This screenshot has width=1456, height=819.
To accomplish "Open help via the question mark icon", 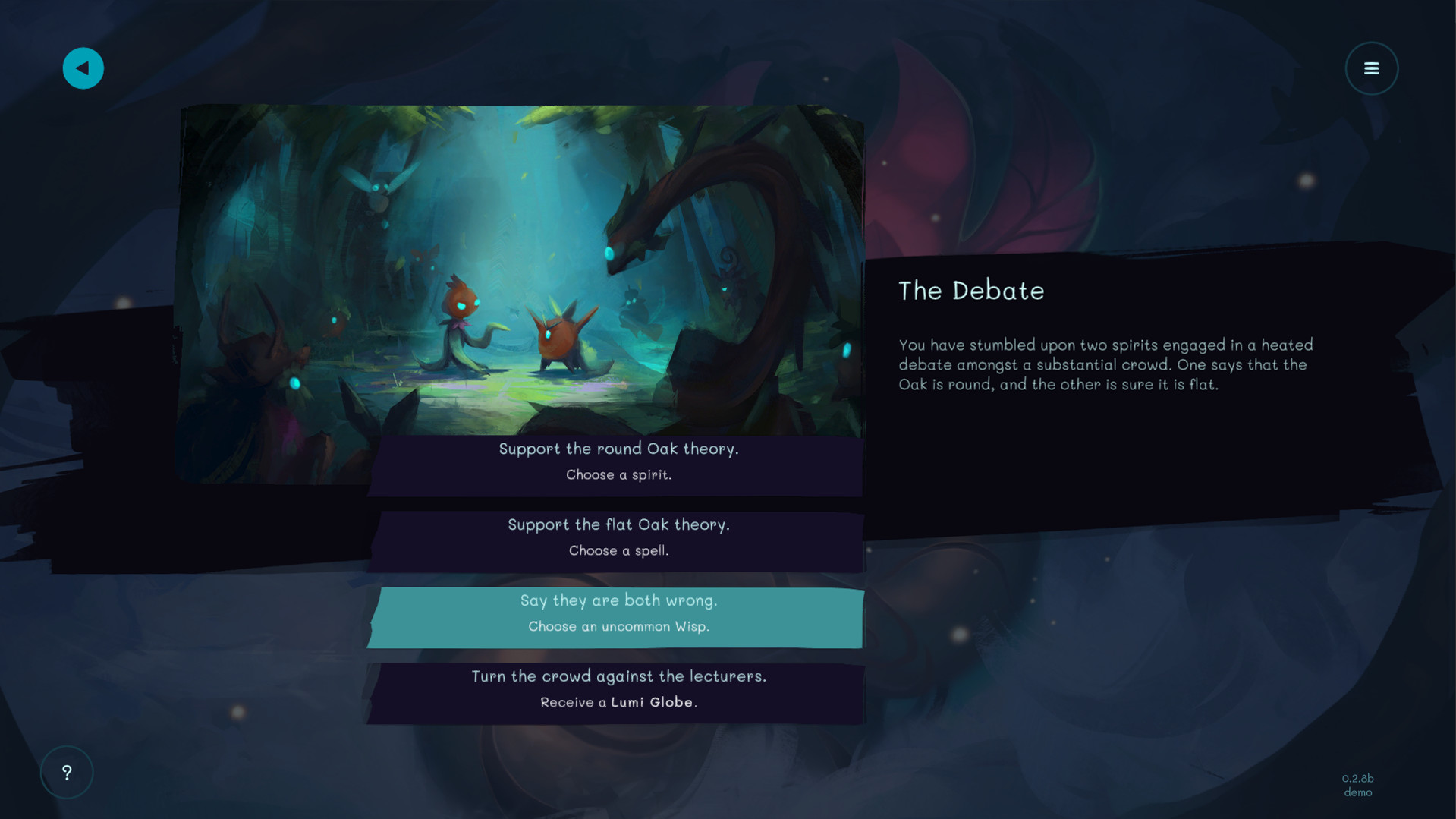I will tap(67, 772).
